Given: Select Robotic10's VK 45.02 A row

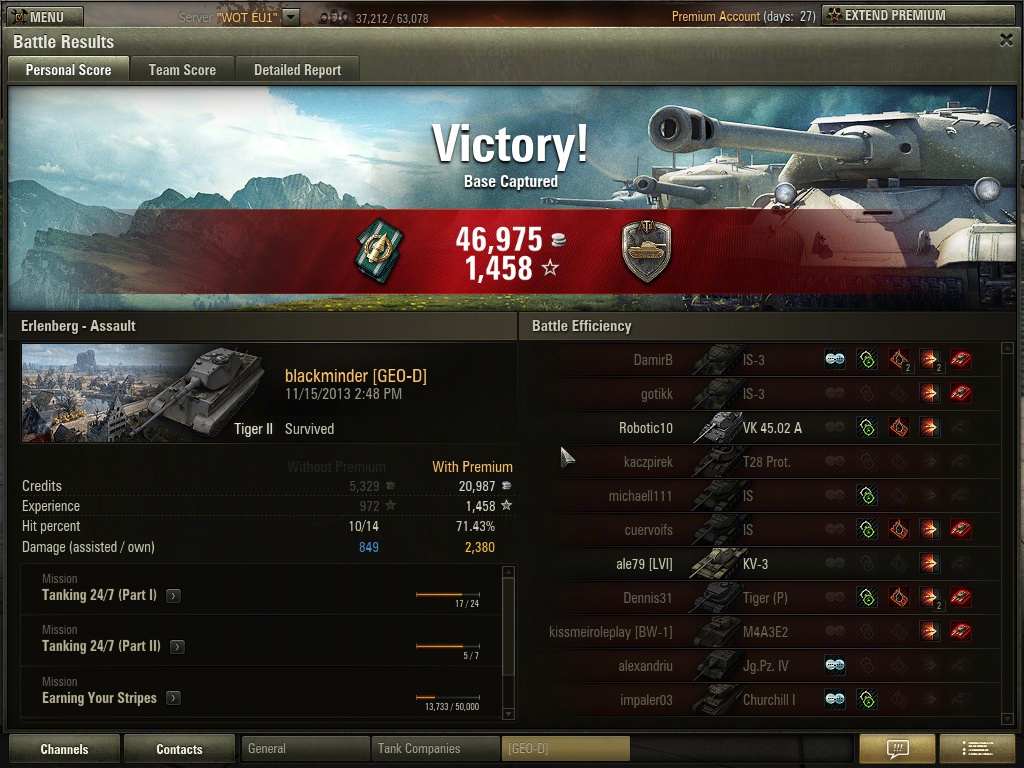Looking at the screenshot, I should pyautogui.click(x=760, y=428).
